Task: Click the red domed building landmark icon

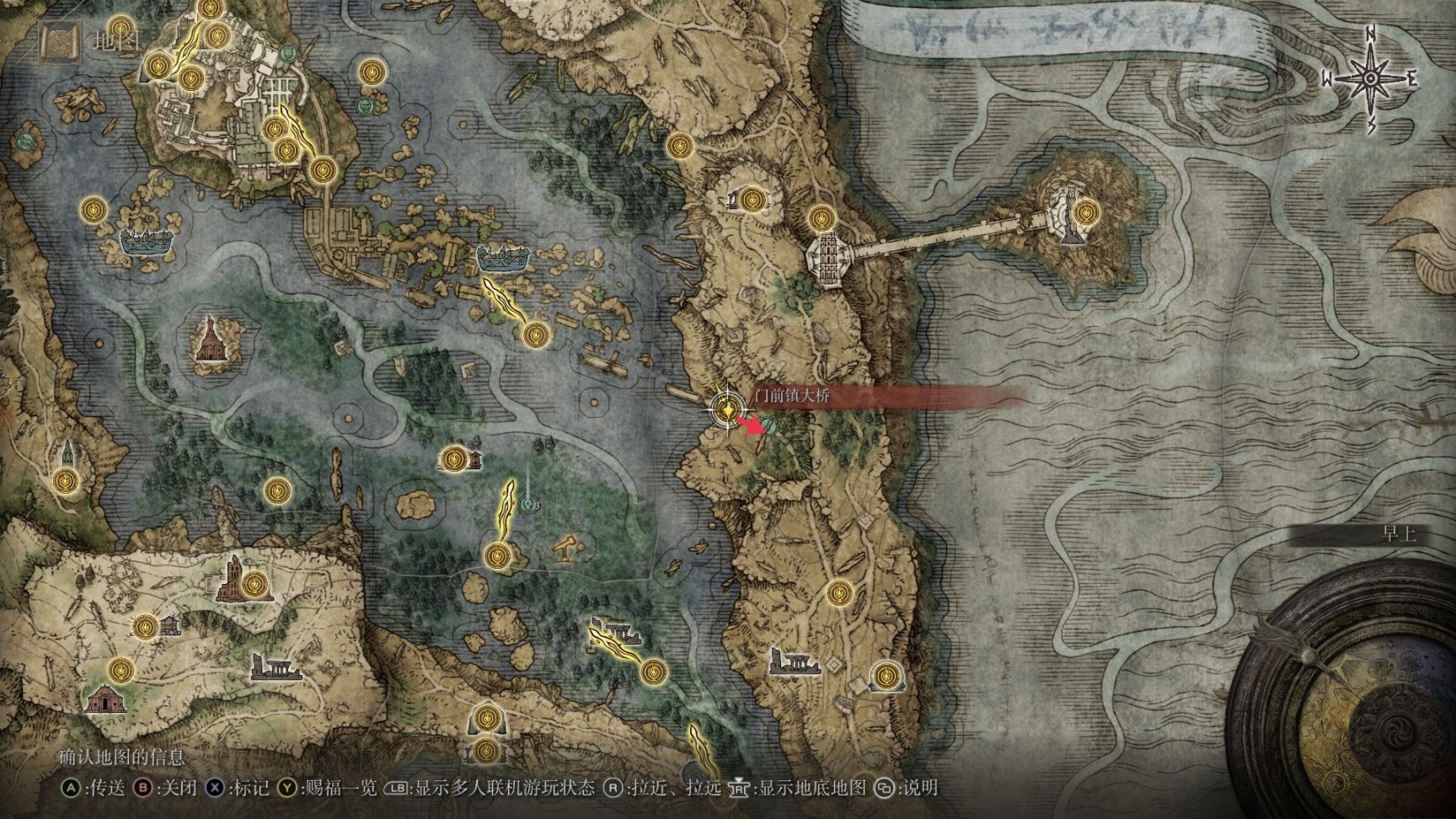Action: point(208,339)
